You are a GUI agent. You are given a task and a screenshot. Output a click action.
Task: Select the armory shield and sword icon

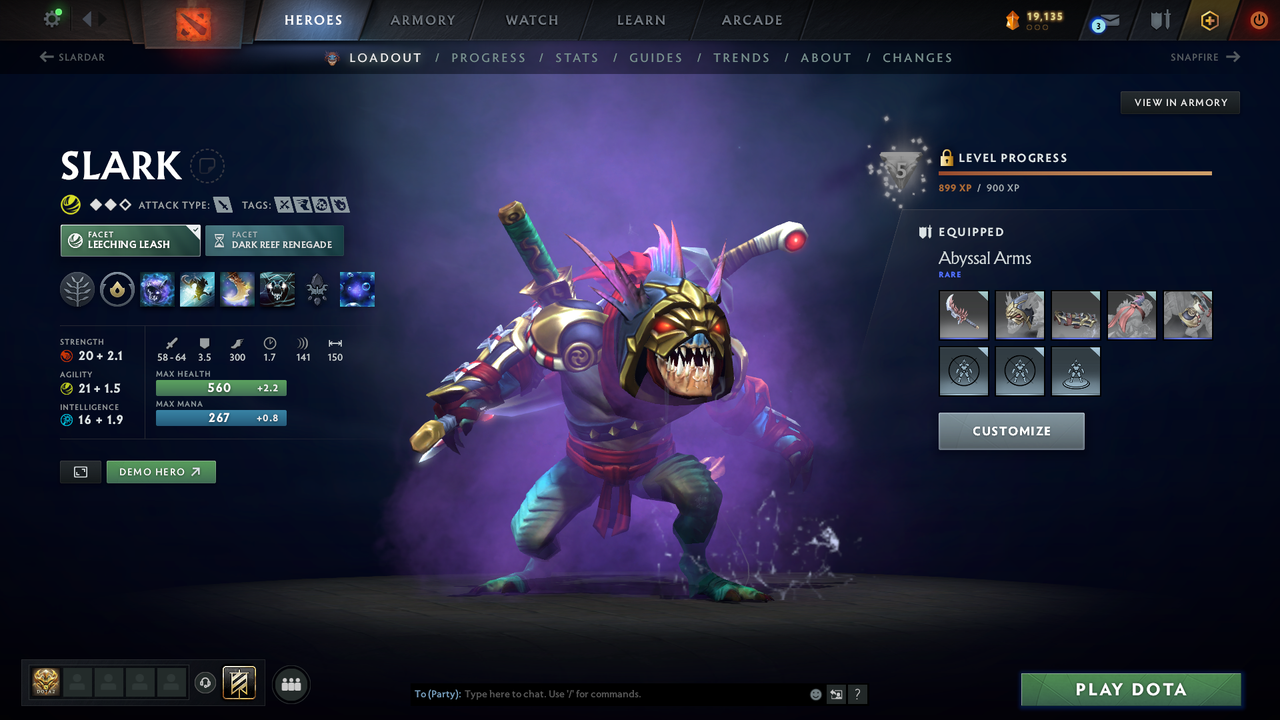pos(1161,20)
